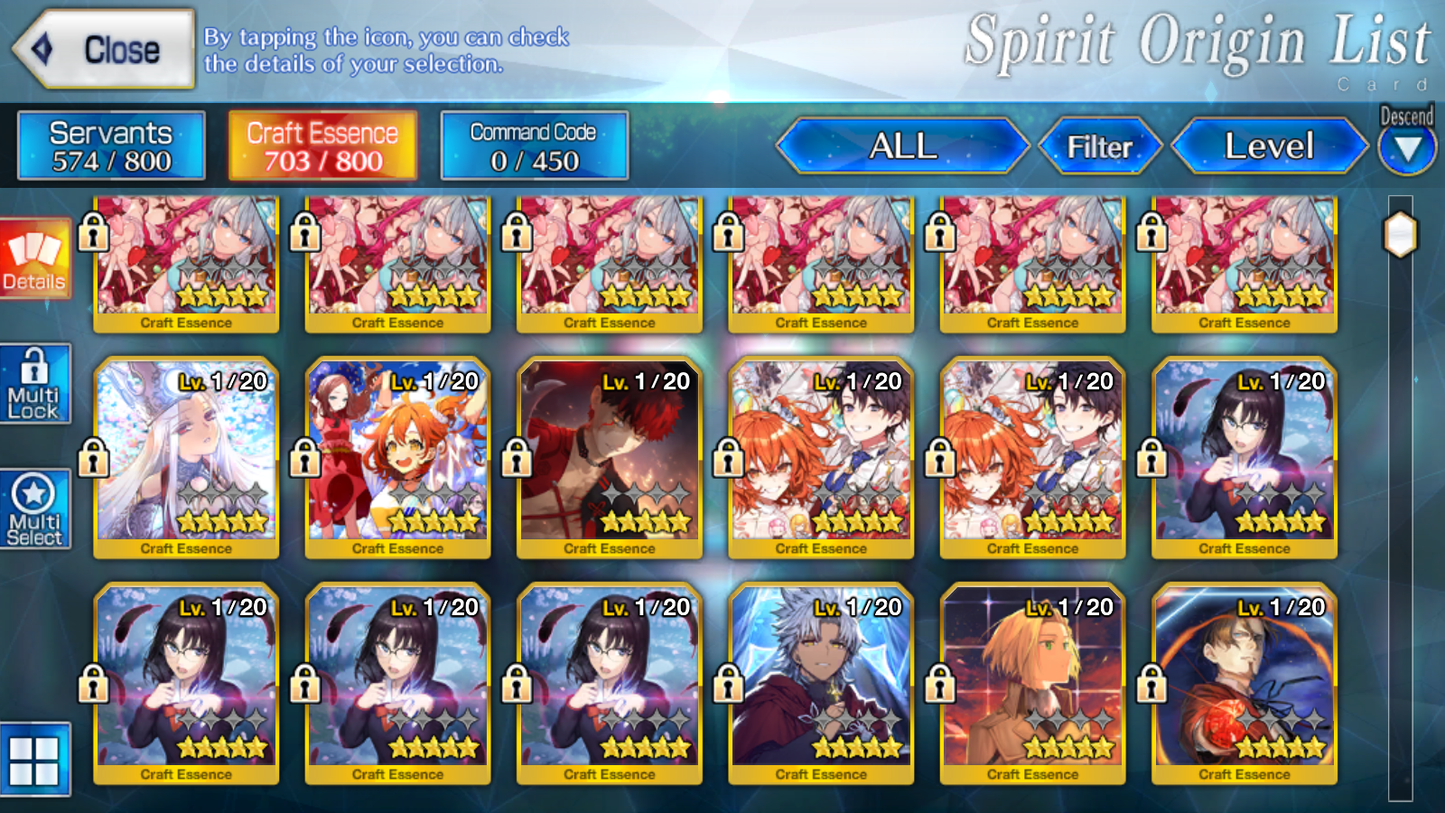Switch to the Servants tab
1445x813 pixels.
point(110,144)
